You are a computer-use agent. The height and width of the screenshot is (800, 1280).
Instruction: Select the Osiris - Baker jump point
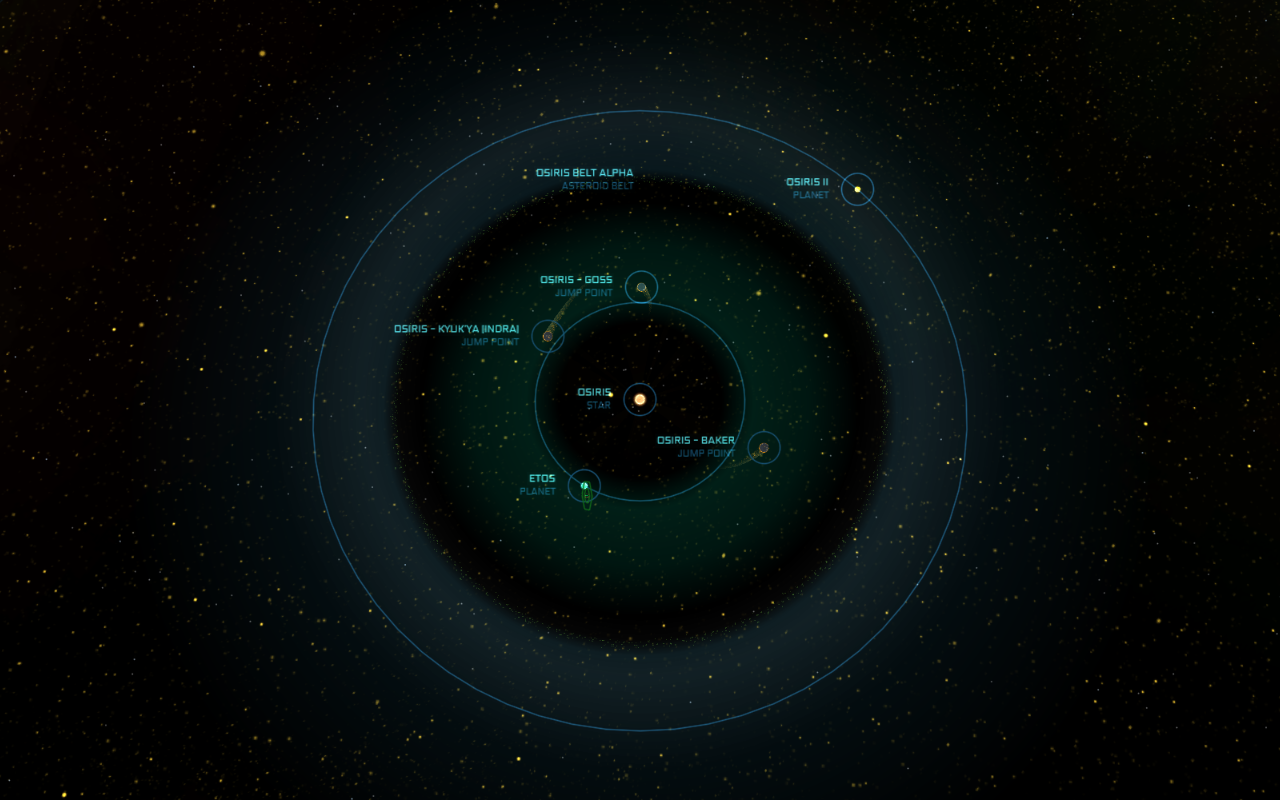[763, 447]
